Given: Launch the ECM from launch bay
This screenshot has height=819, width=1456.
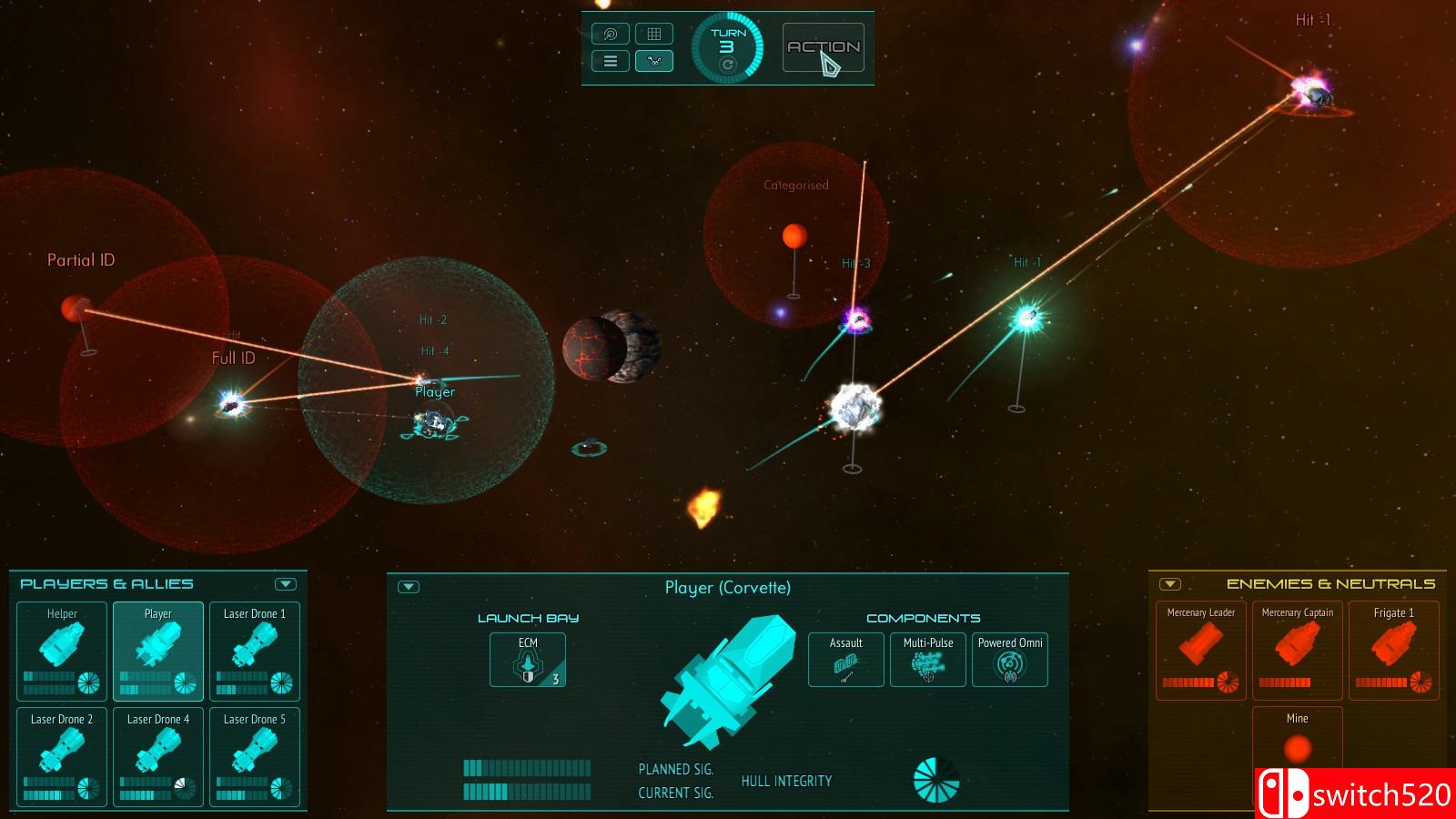Looking at the screenshot, I should coord(528,660).
